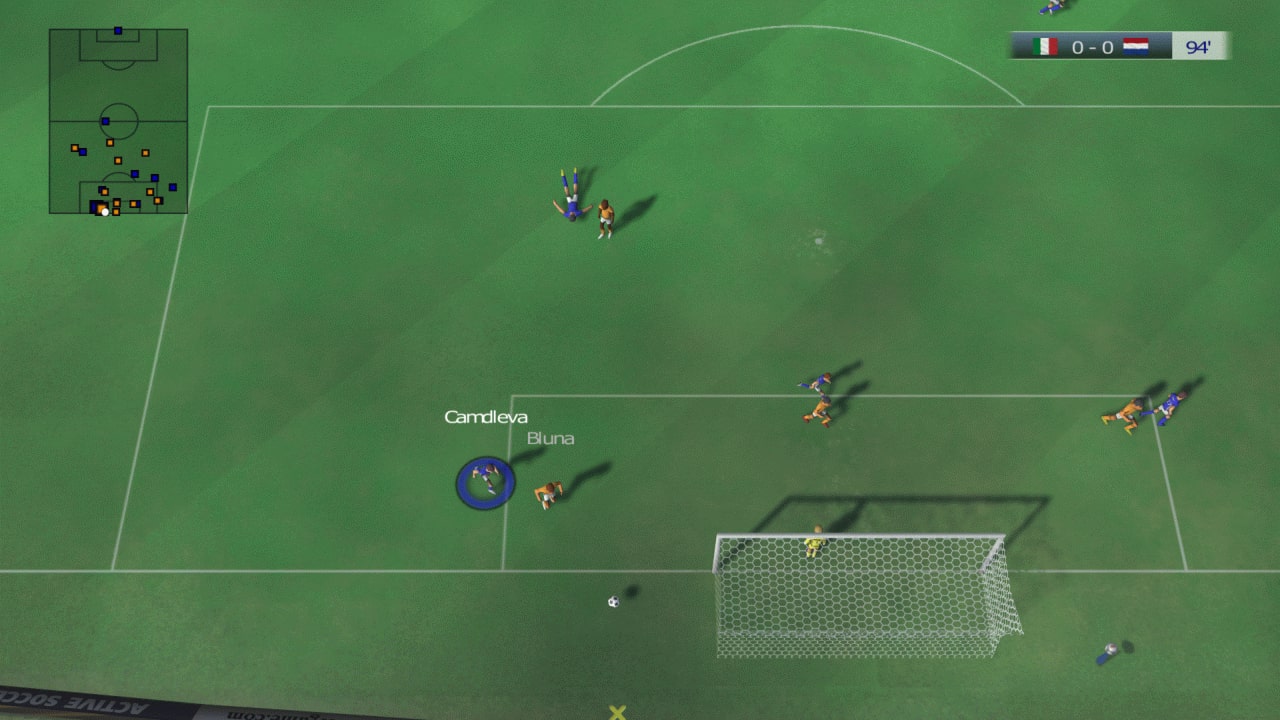Open the match timer showing 94'
1280x720 pixels.
point(1197,45)
